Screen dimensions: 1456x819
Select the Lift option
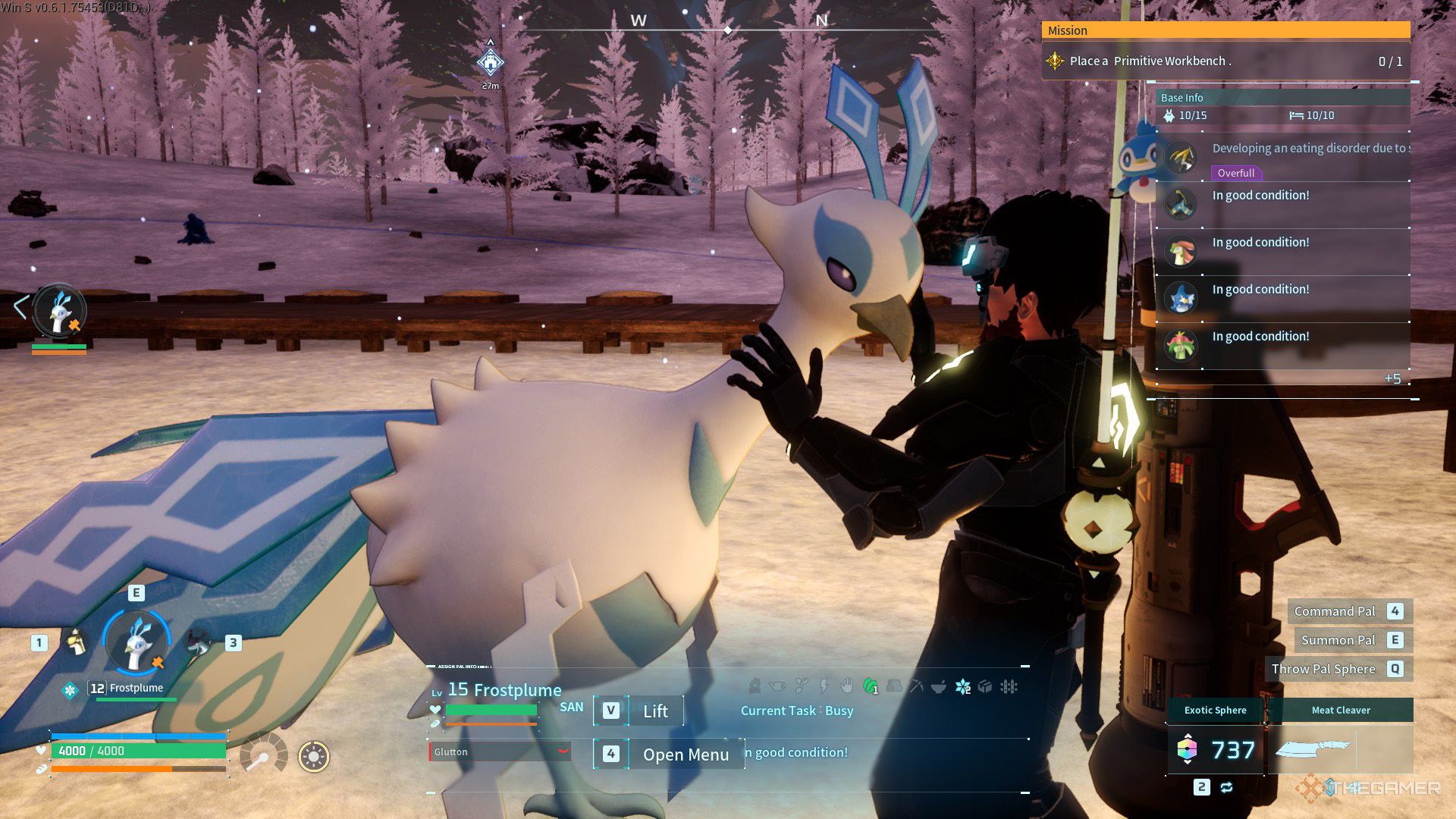point(654,711)
